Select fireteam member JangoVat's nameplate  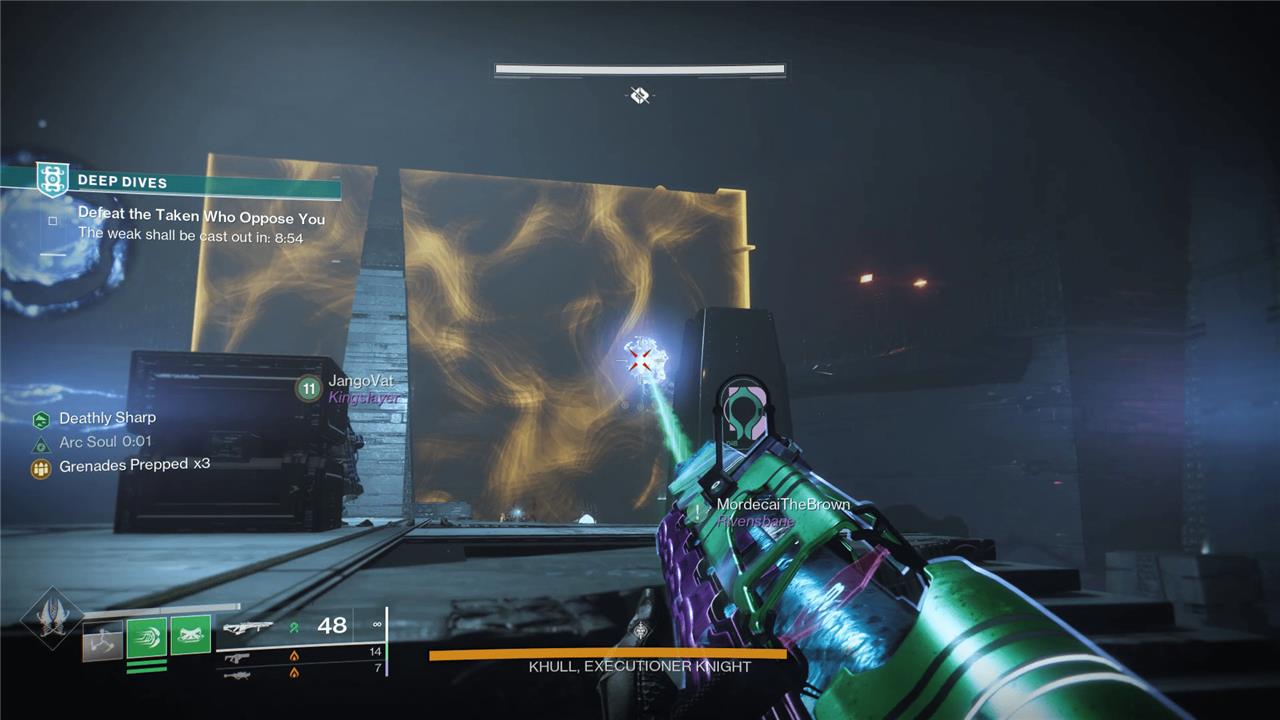click(x=361, y=382)
